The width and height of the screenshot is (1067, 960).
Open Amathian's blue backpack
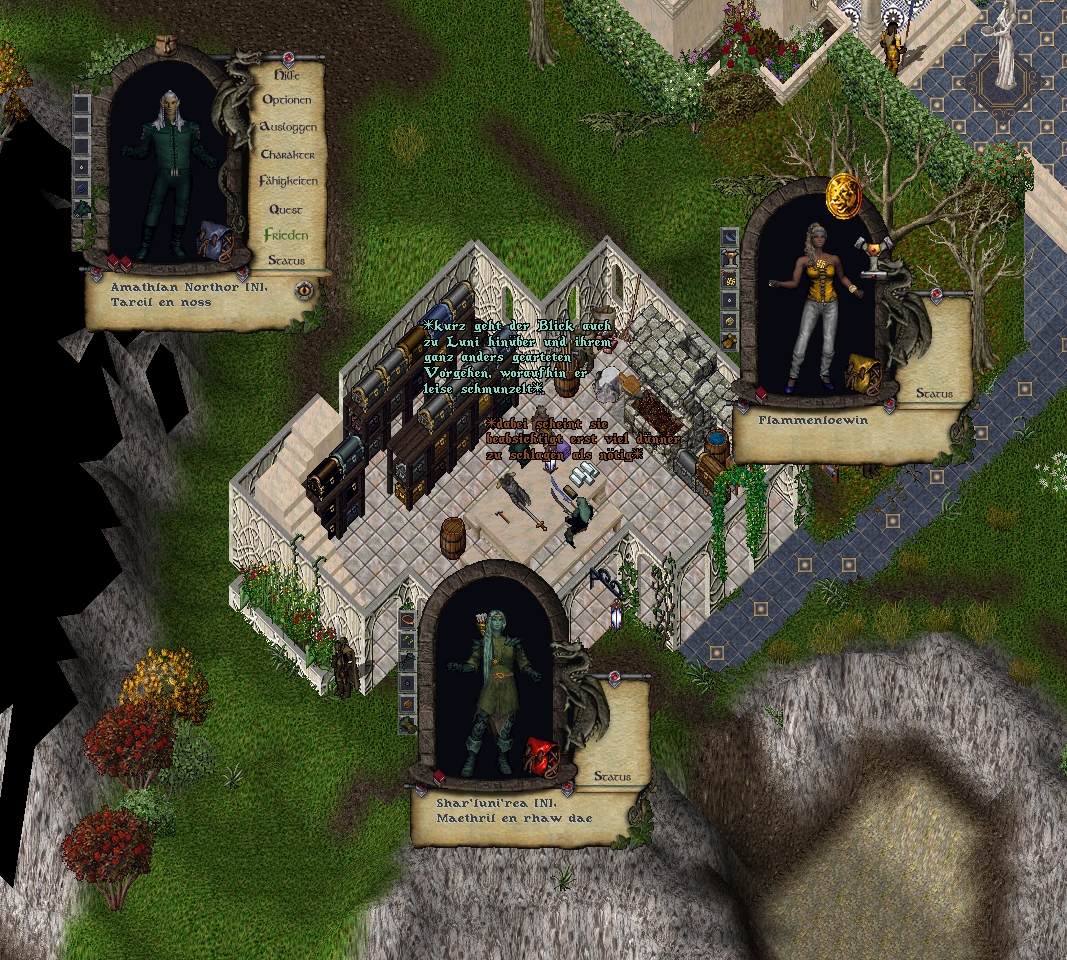(x=213, y=242)
